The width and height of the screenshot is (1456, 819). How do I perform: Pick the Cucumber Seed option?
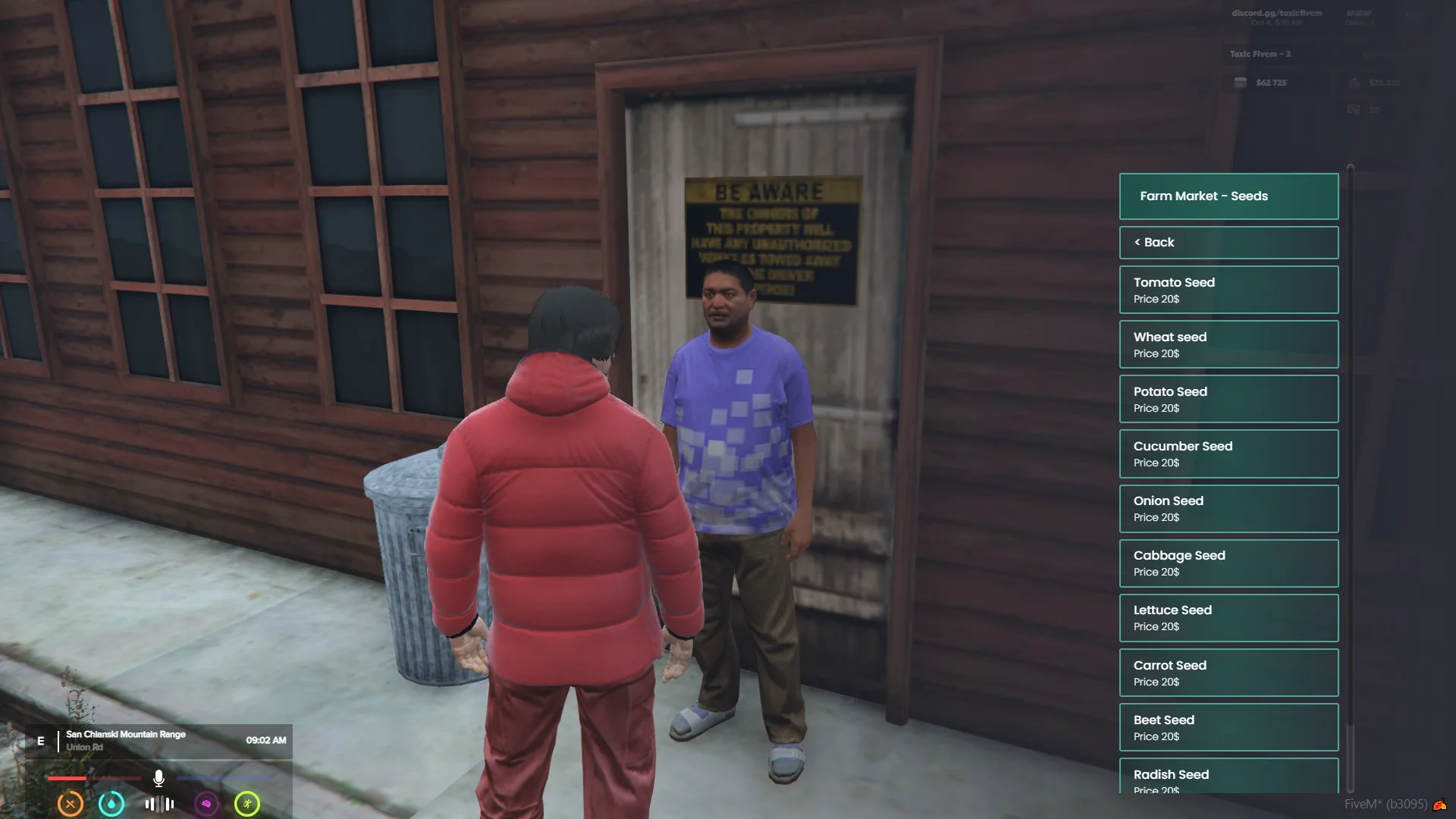pyautogui.click(x=1228, y=453)
